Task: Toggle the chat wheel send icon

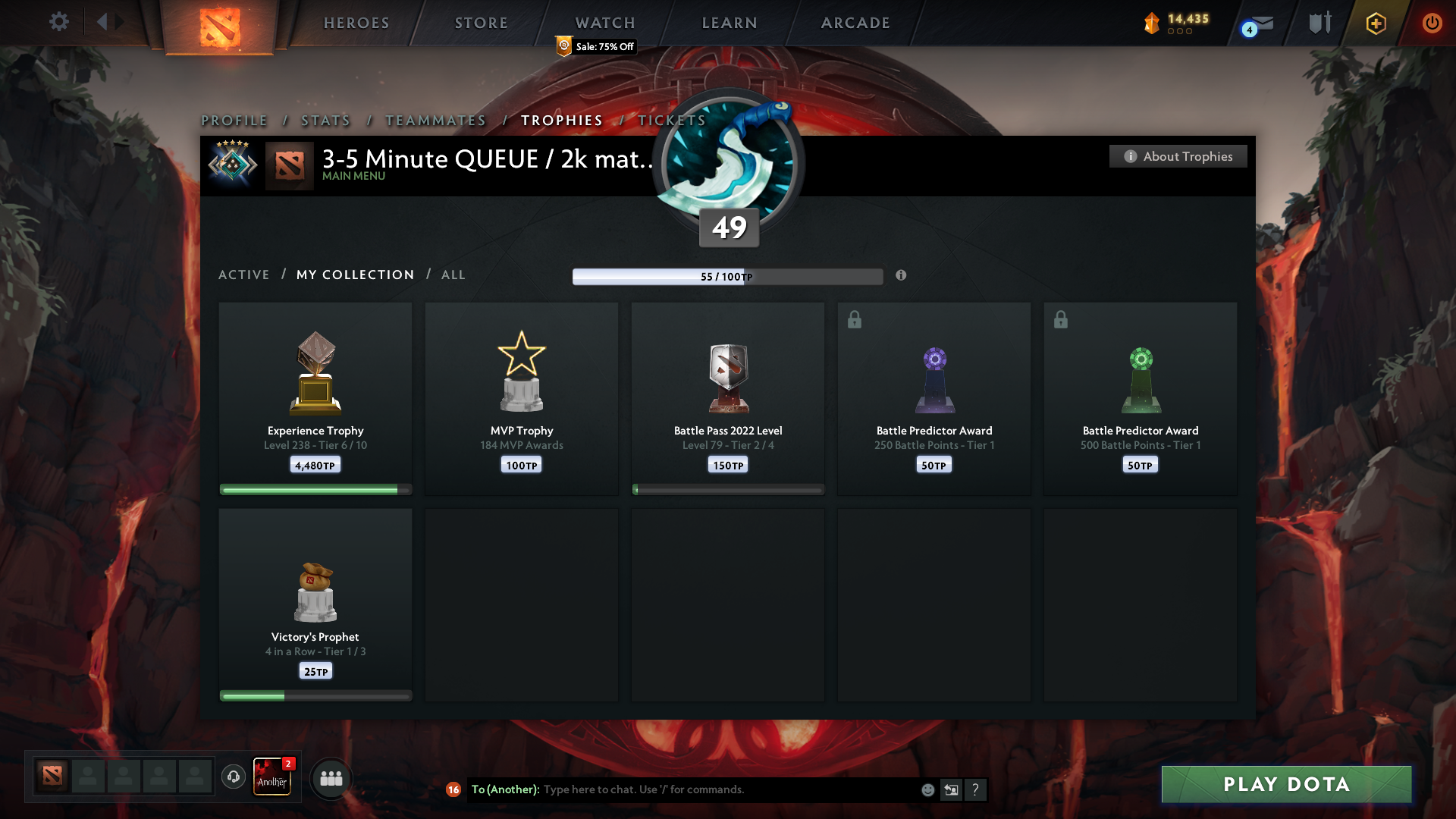Action: tap(952, 789)
